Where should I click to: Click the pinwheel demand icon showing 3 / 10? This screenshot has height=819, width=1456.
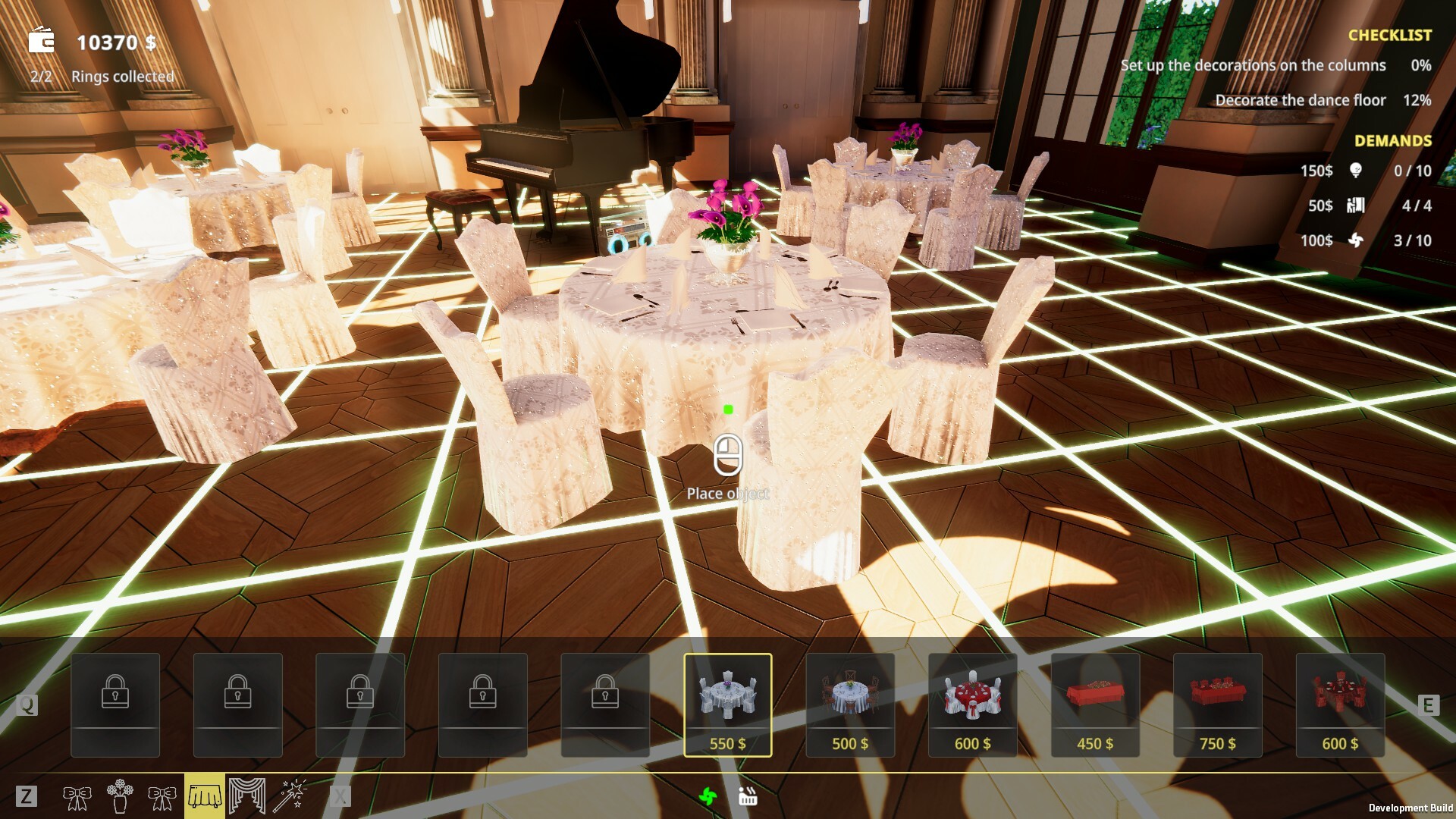point(1355,241)
